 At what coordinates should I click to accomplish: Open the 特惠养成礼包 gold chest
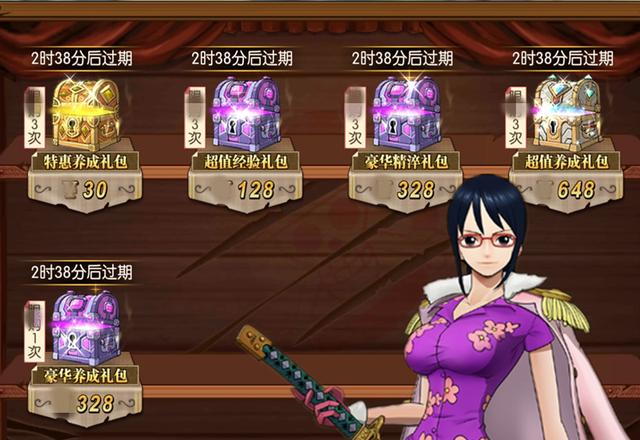[85, 110]
